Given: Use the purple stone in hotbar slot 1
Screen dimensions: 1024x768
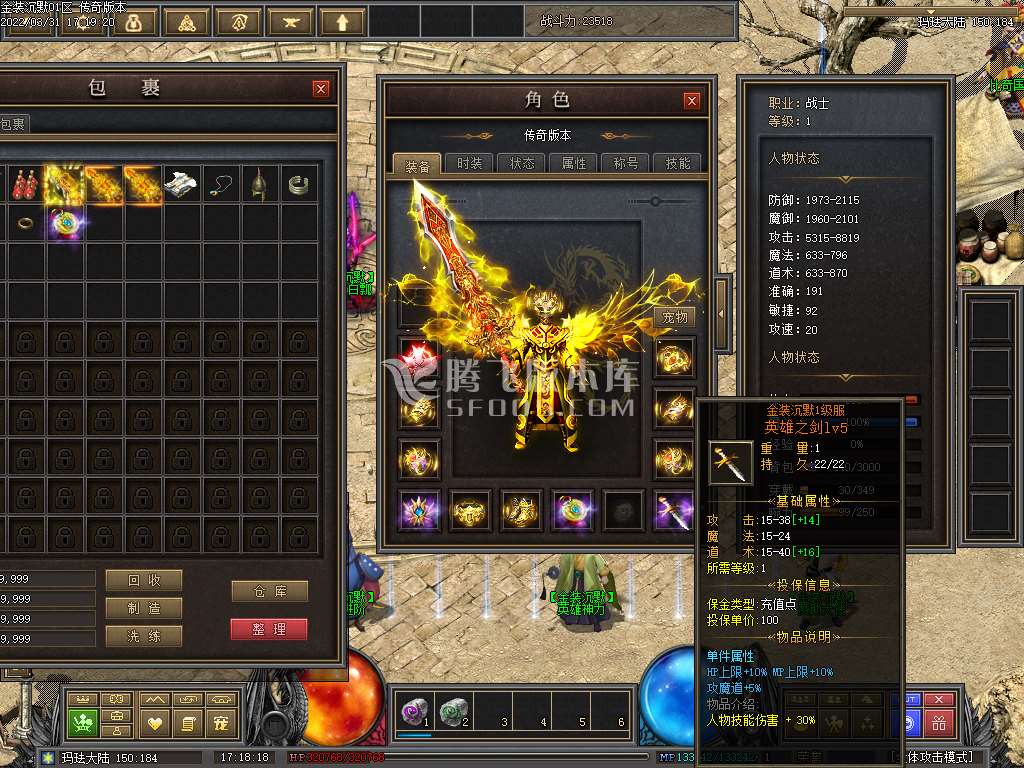Looking at the screenshot, I should point(414,711).
